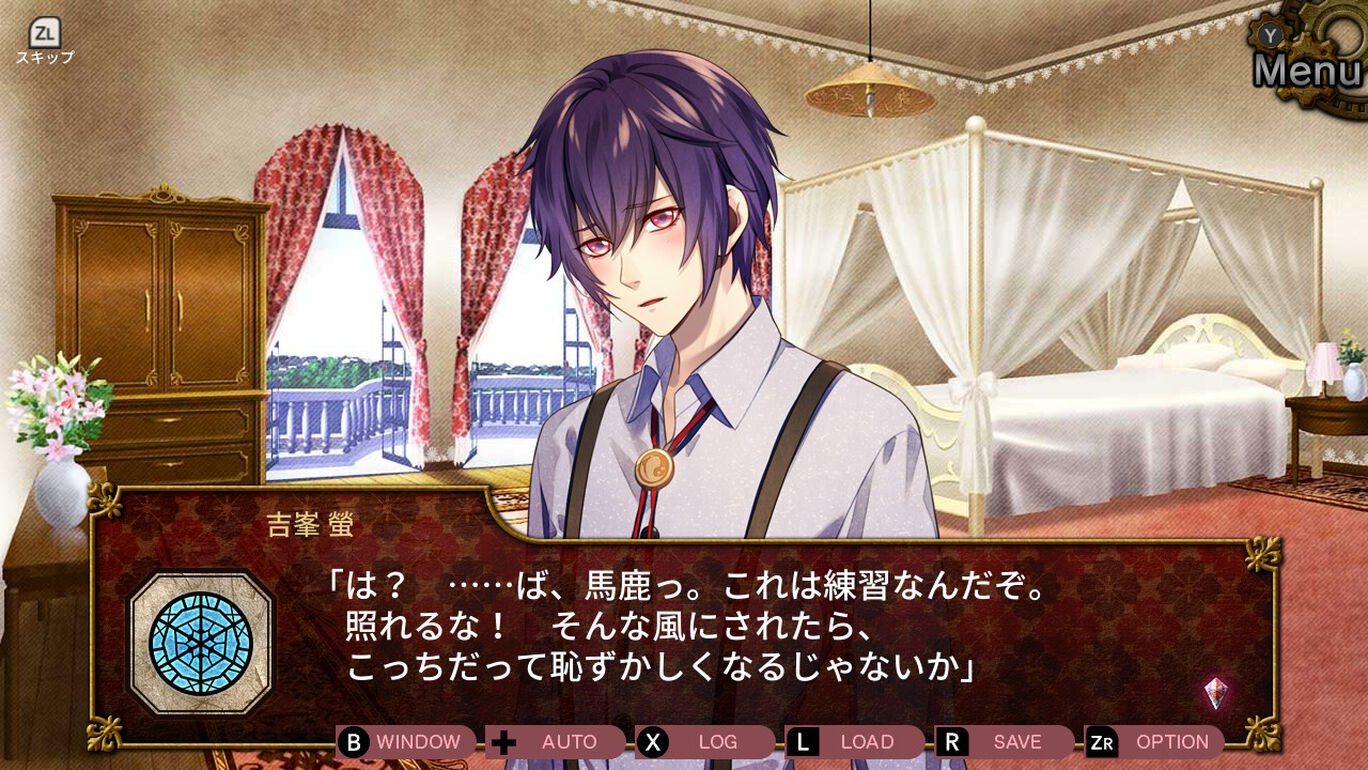Hide the dialogue with WINDOW button
This screenshot has height=770, width=1368.
tap(406, 742)
